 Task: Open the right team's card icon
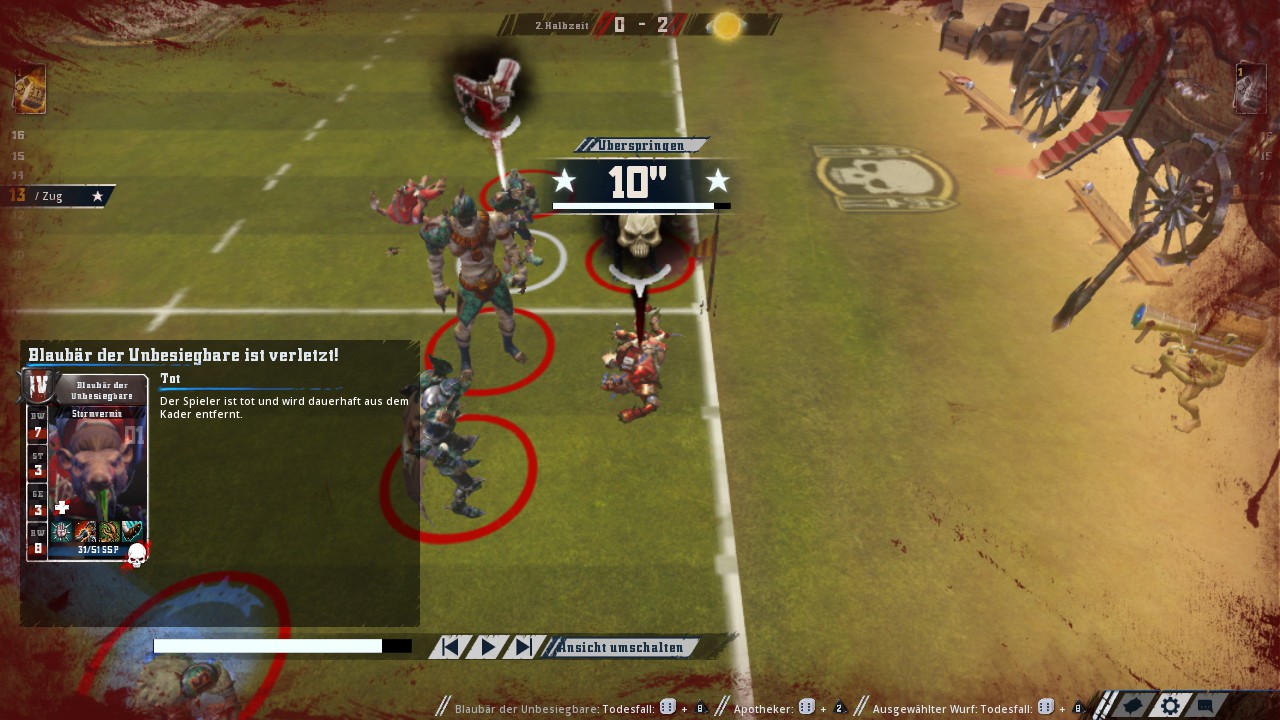(x=1250, y=90)
